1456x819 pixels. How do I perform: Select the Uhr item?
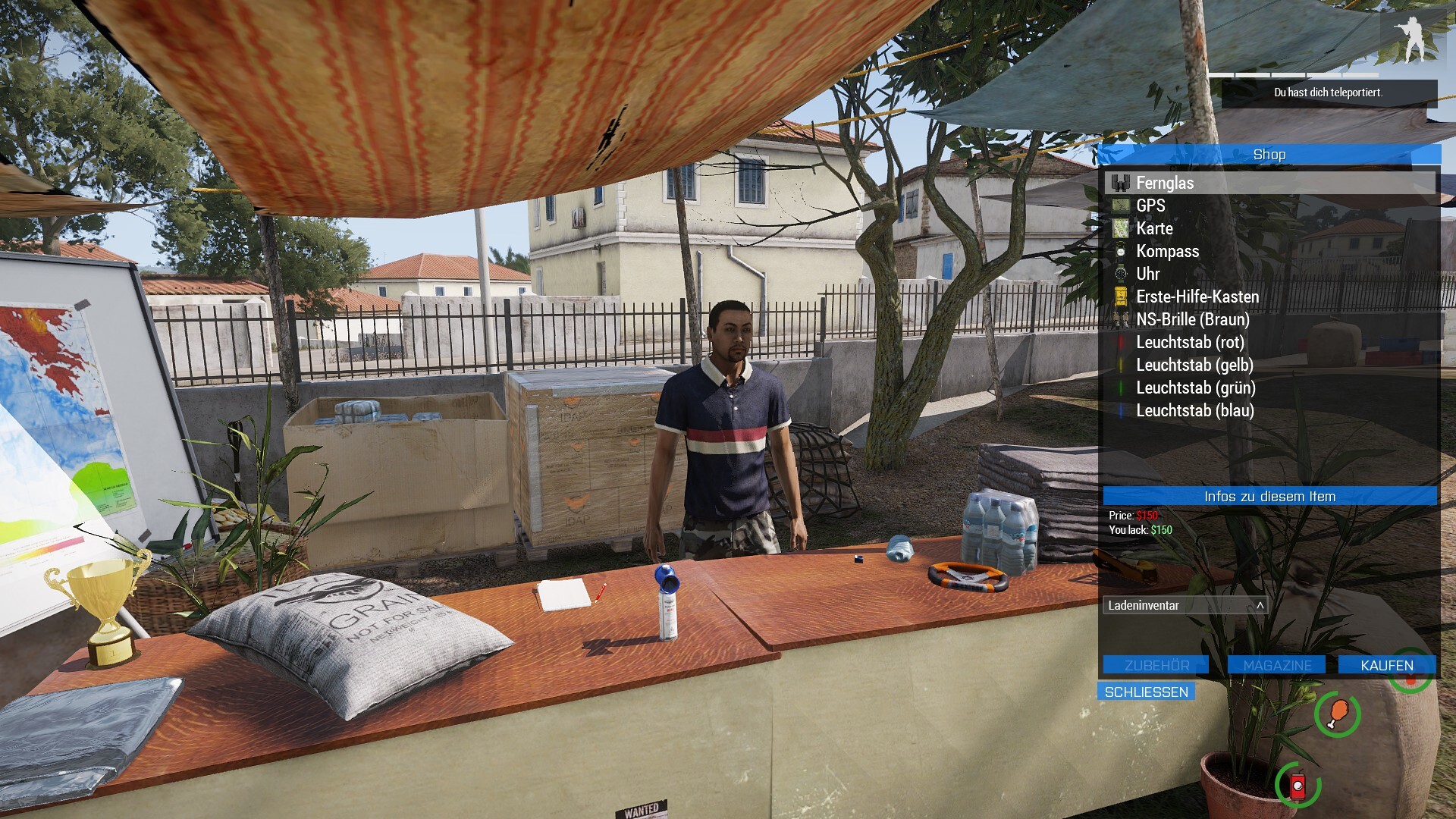[1148, 274]
